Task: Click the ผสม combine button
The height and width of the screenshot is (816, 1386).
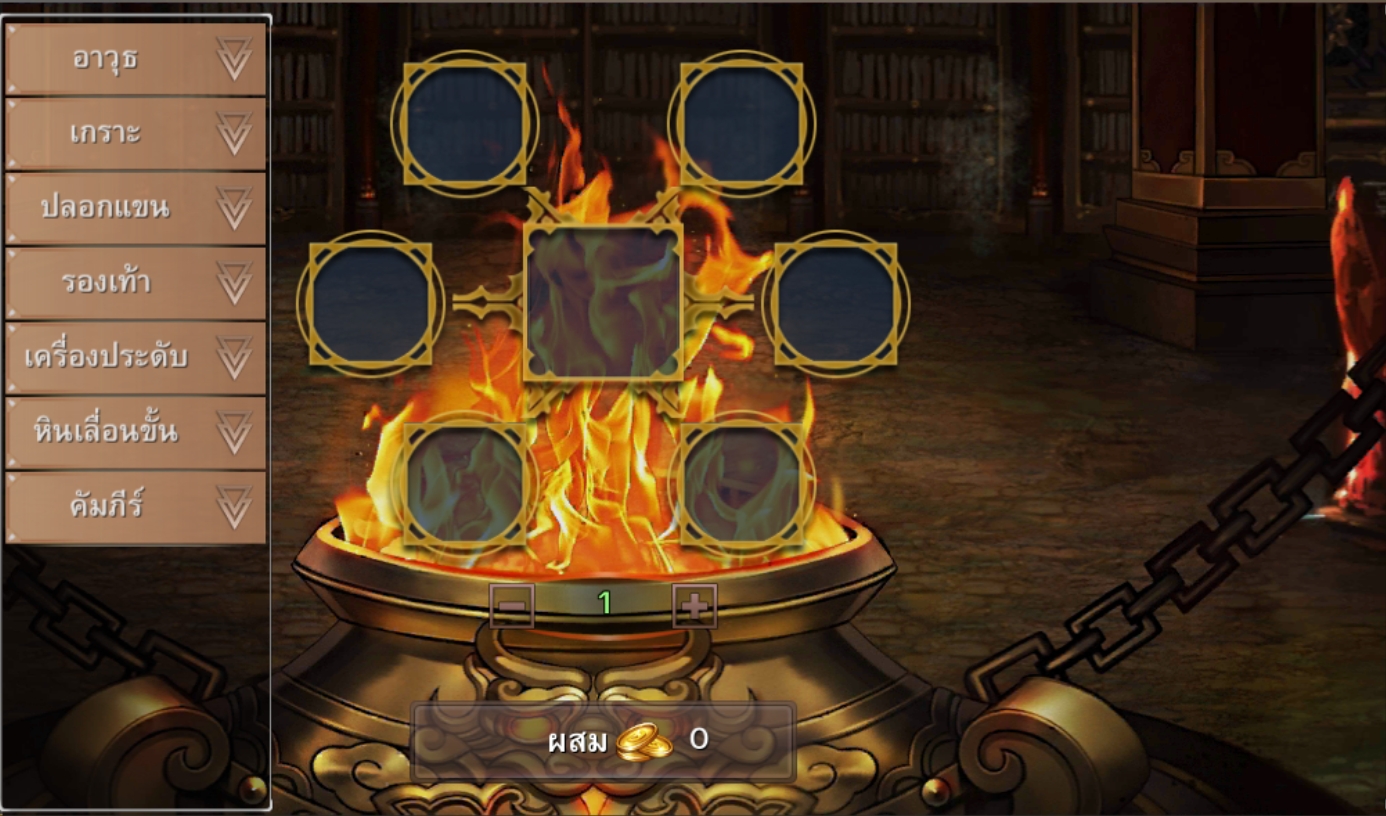Action: pos(603,741)
